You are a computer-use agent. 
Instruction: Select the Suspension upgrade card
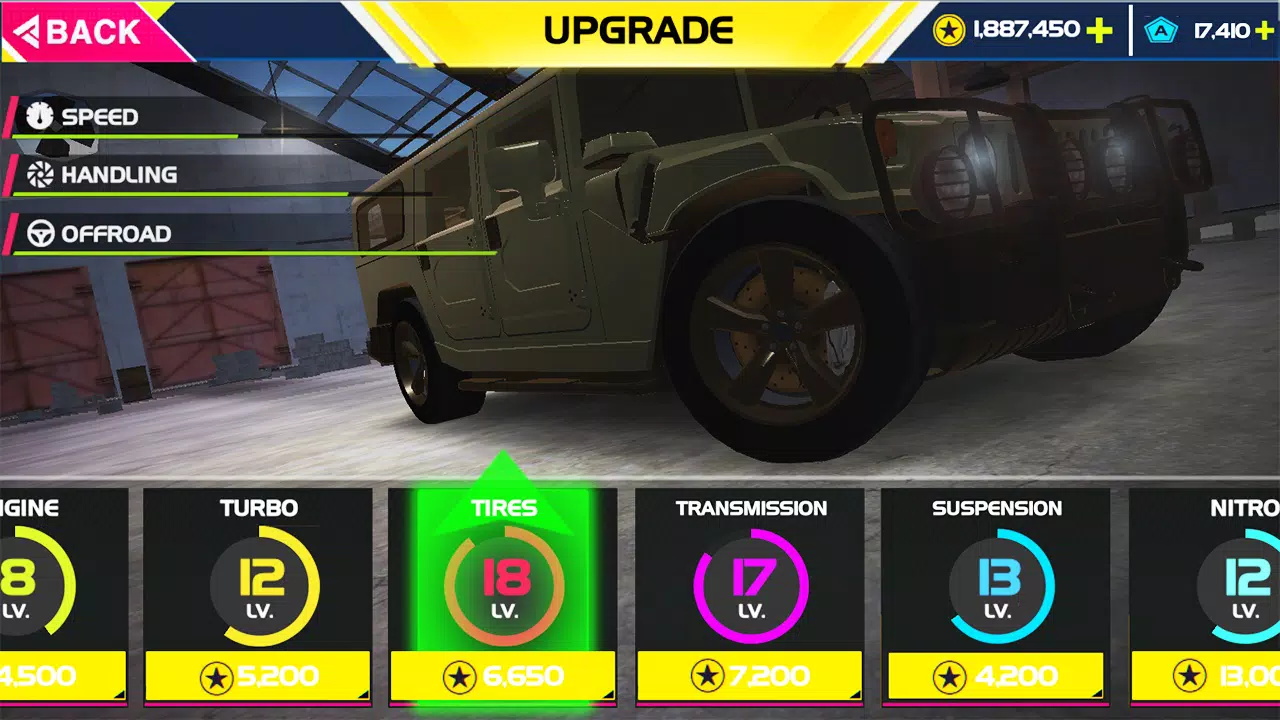(995, 580)
